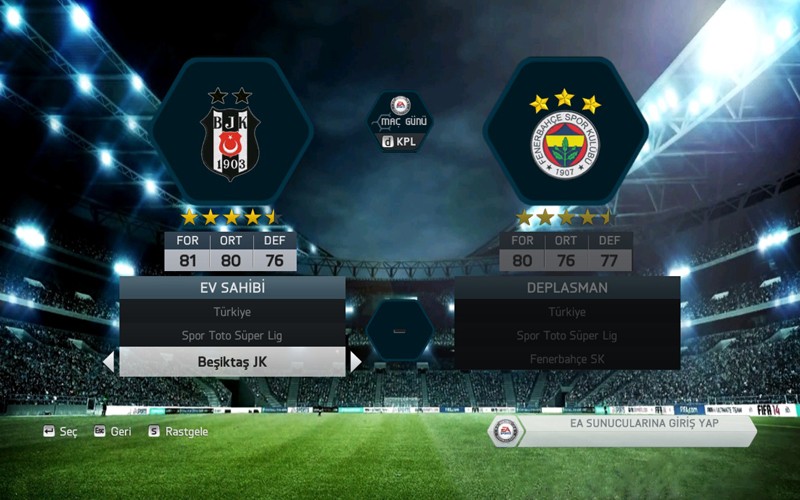This screenshot has height=500, width=800.
Task: Select Spor Toto Süper Lig for home side
Action: coord(232,336)
